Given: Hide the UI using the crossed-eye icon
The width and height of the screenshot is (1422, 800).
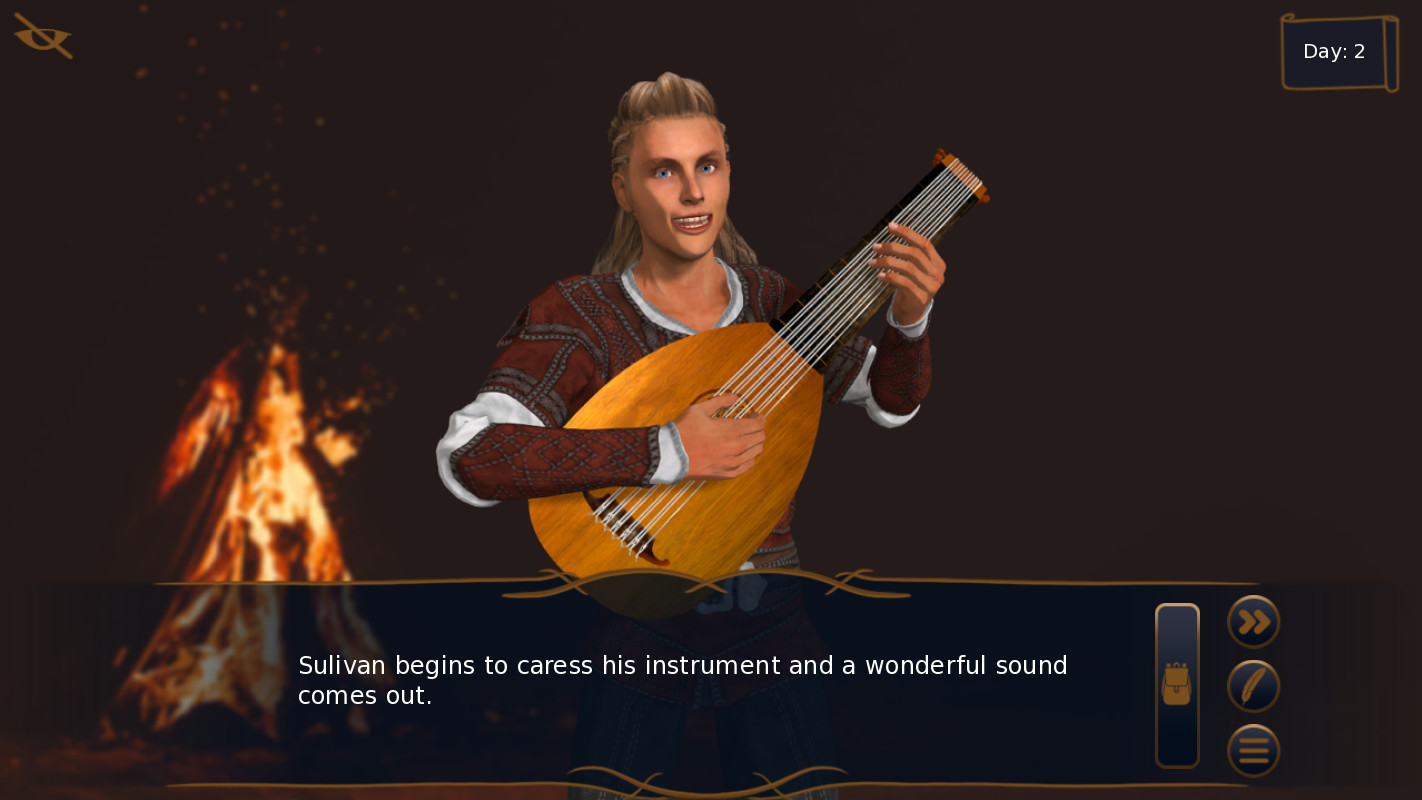Looking at the screenshot, I should coord(40,36).
